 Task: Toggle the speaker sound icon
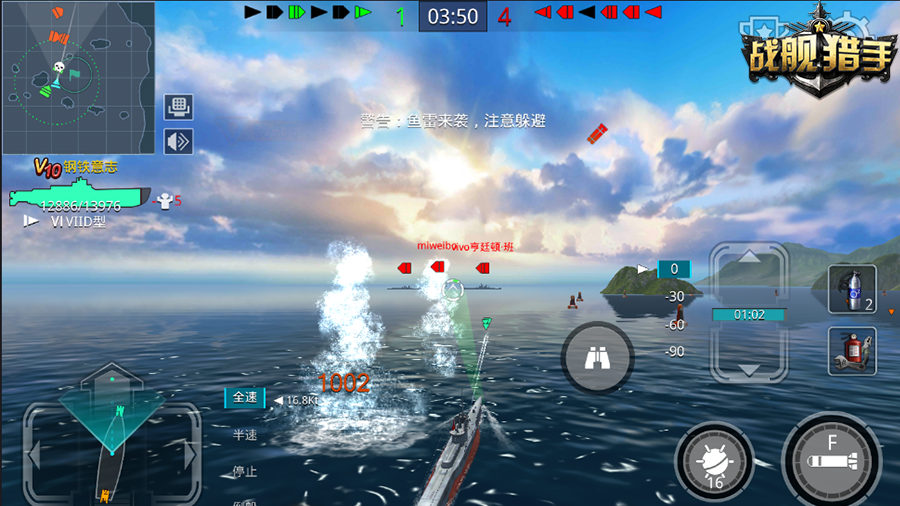179,142
